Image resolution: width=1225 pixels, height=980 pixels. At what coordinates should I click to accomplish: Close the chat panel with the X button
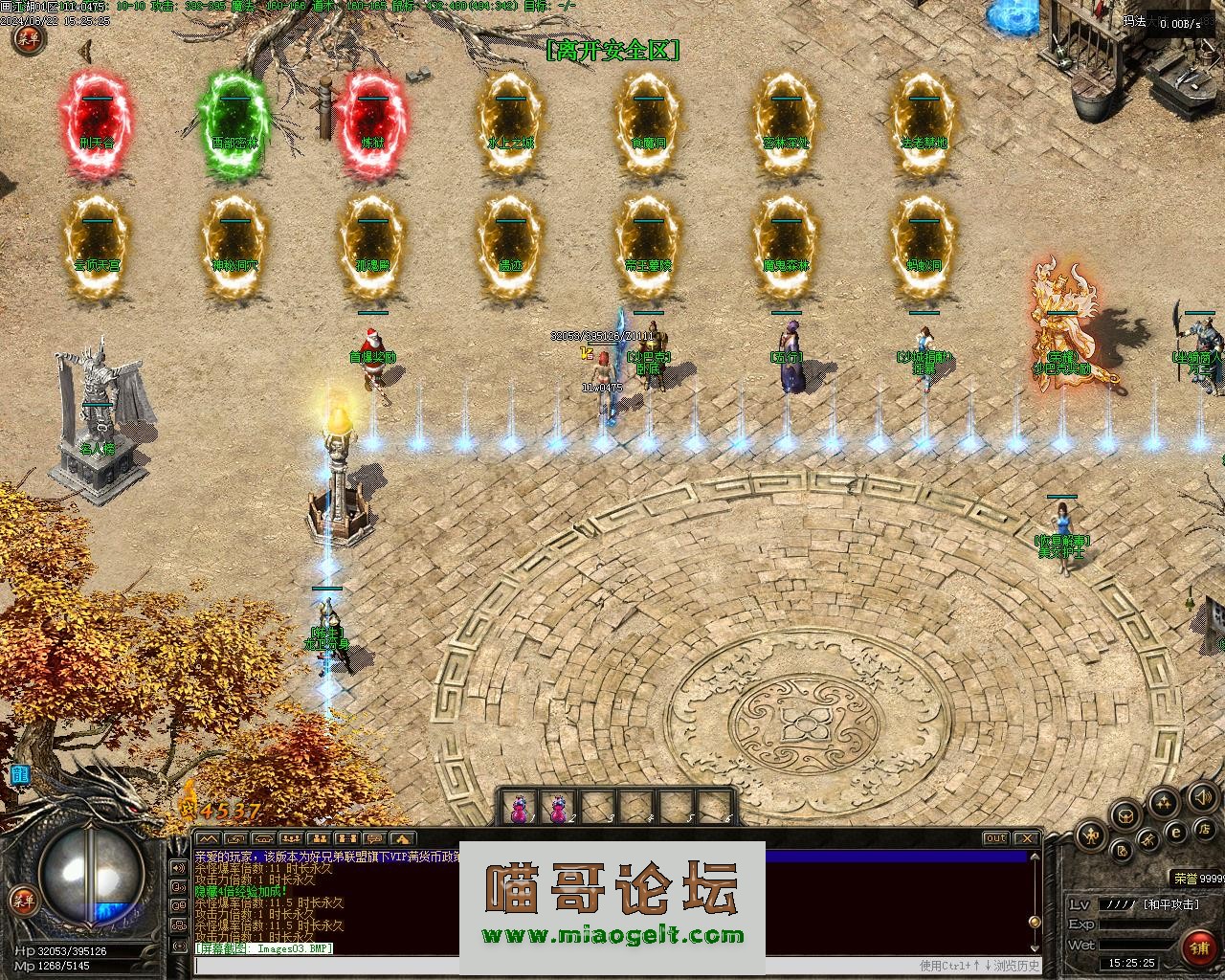coord(1025,838)
